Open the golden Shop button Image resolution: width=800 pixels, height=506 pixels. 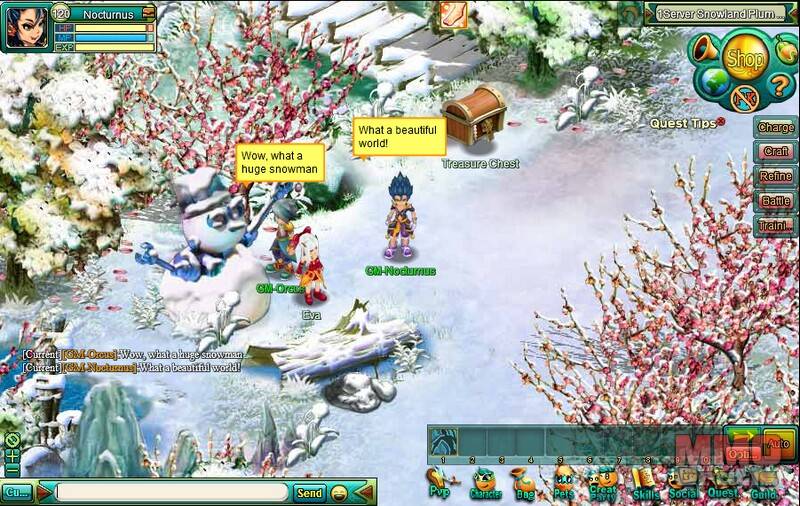(744, 59)
